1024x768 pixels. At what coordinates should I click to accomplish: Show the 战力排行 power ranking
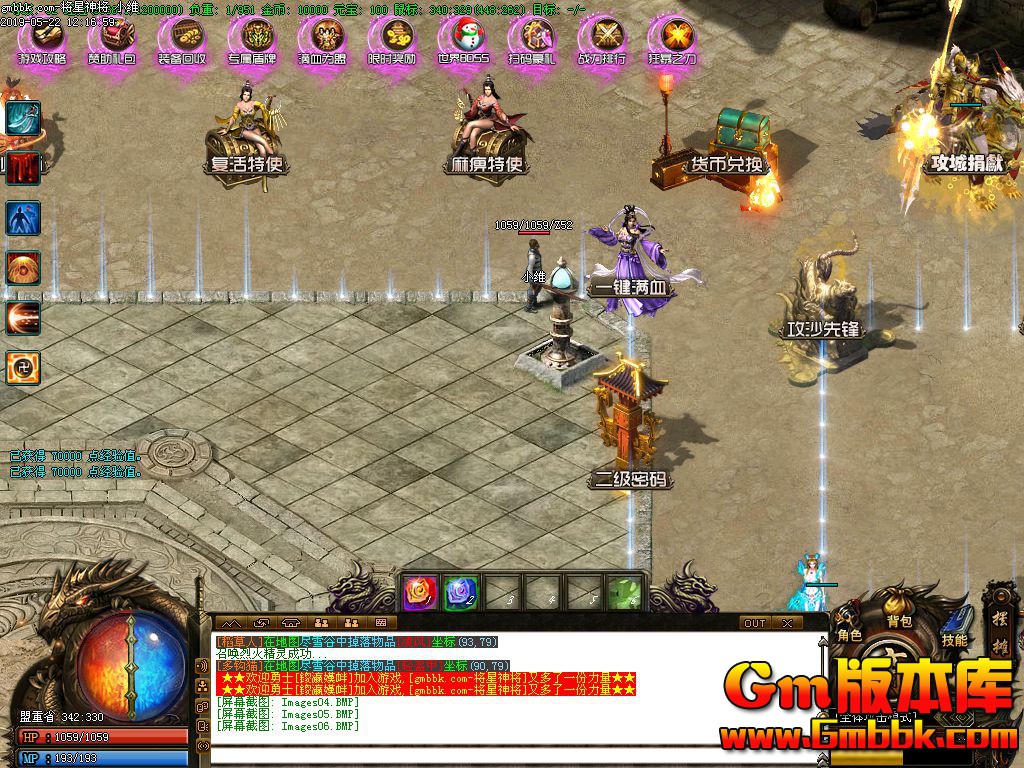point(603,41)
